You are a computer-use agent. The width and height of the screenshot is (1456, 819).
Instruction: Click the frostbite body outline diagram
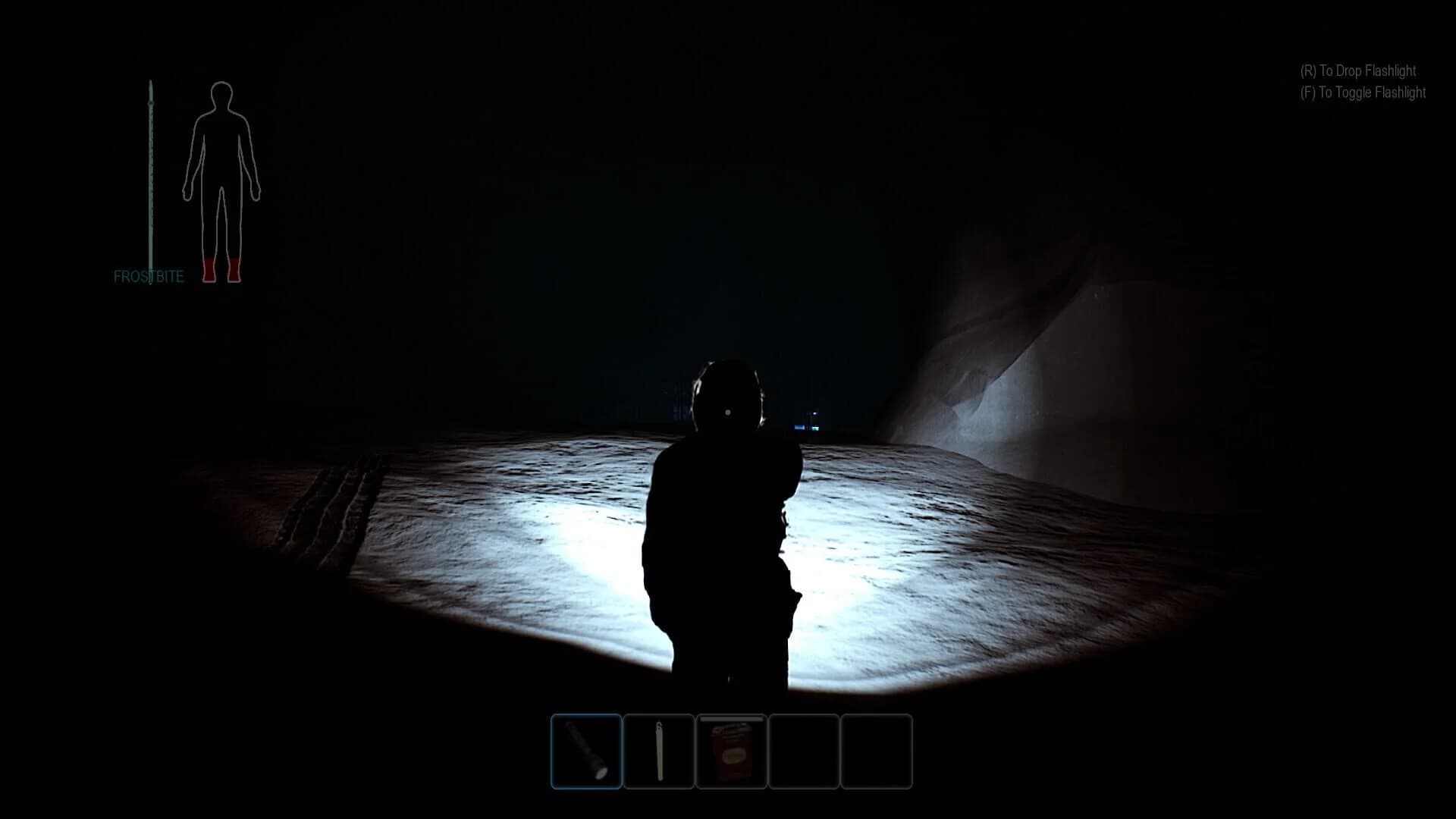221,174
